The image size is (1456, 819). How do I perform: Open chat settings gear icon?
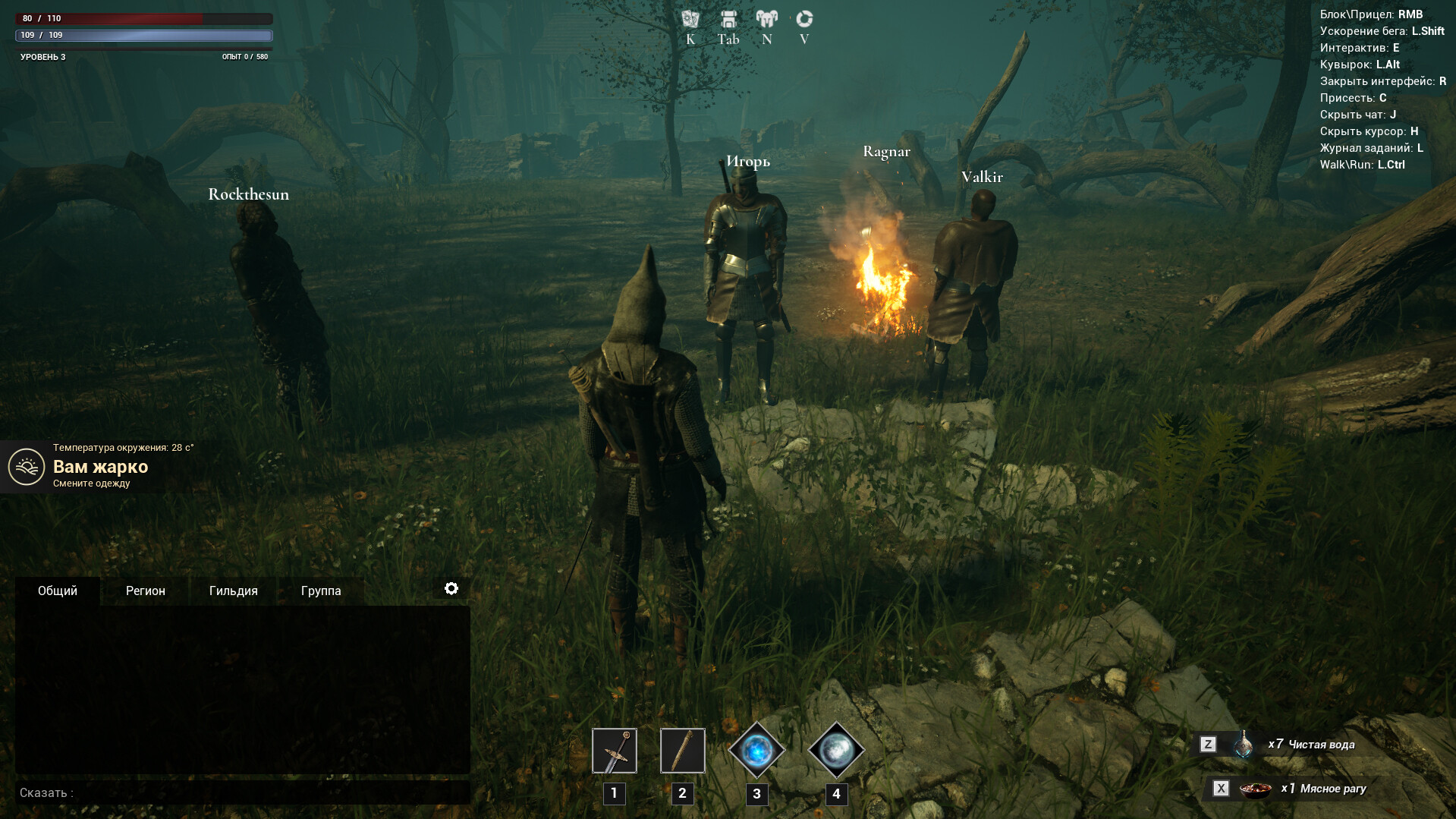(x=451, y=589)
